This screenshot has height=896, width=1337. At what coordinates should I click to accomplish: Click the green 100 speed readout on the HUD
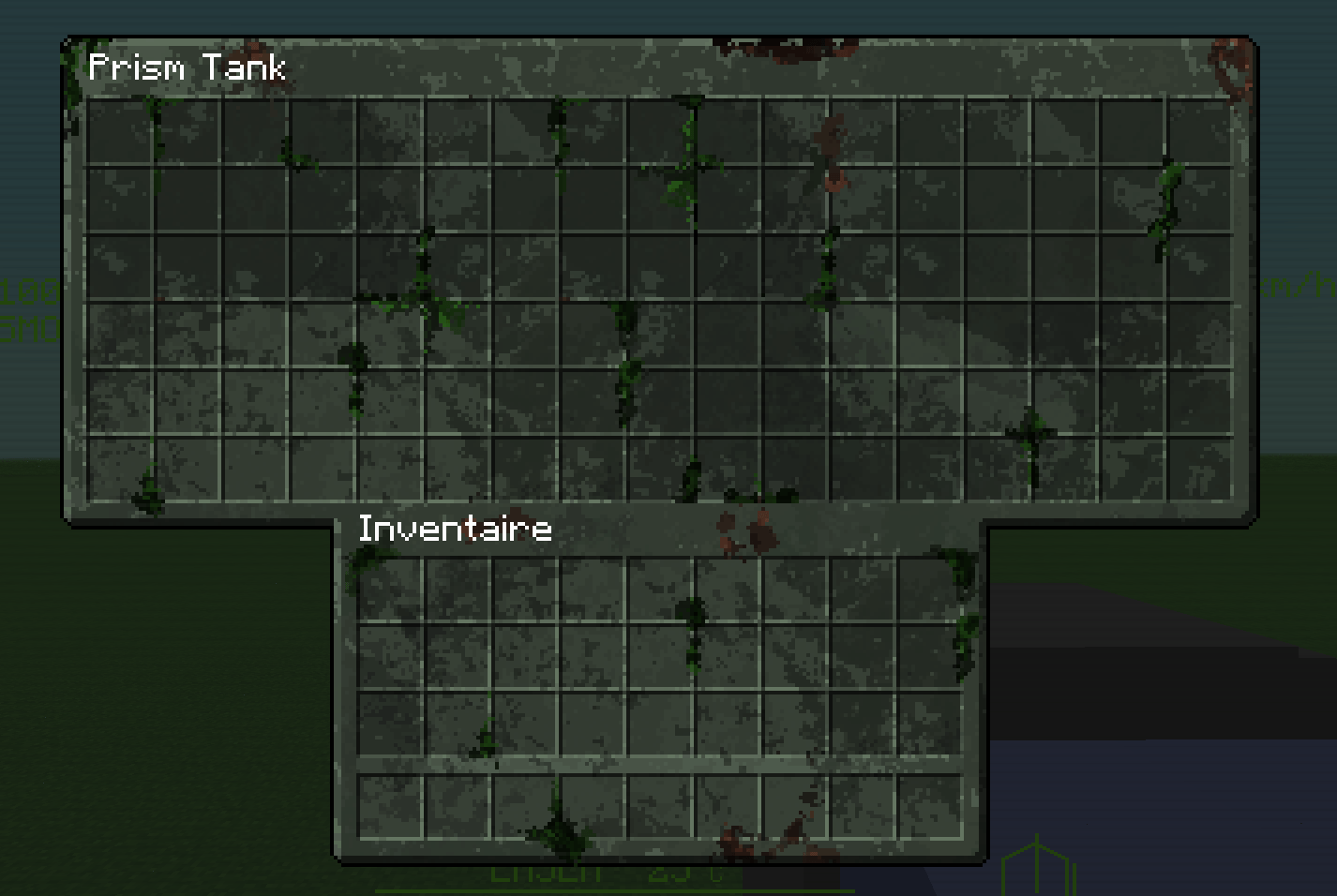(x=28, y=291)
